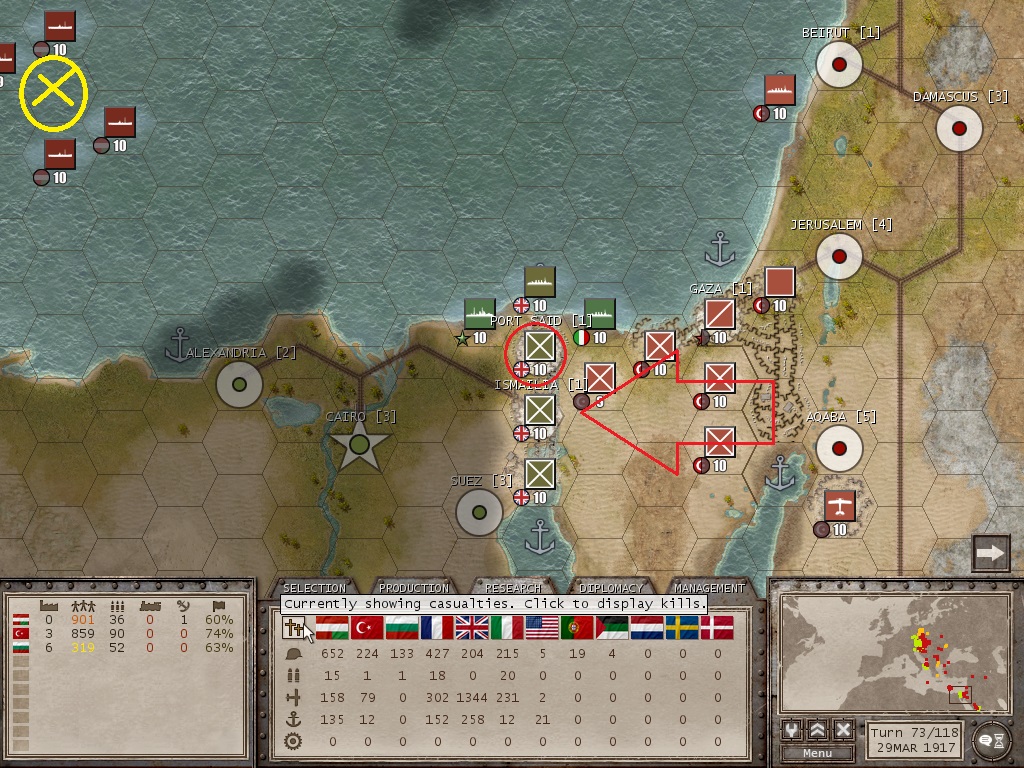Click the leftmost small button under the minimap

click(791, 730)
